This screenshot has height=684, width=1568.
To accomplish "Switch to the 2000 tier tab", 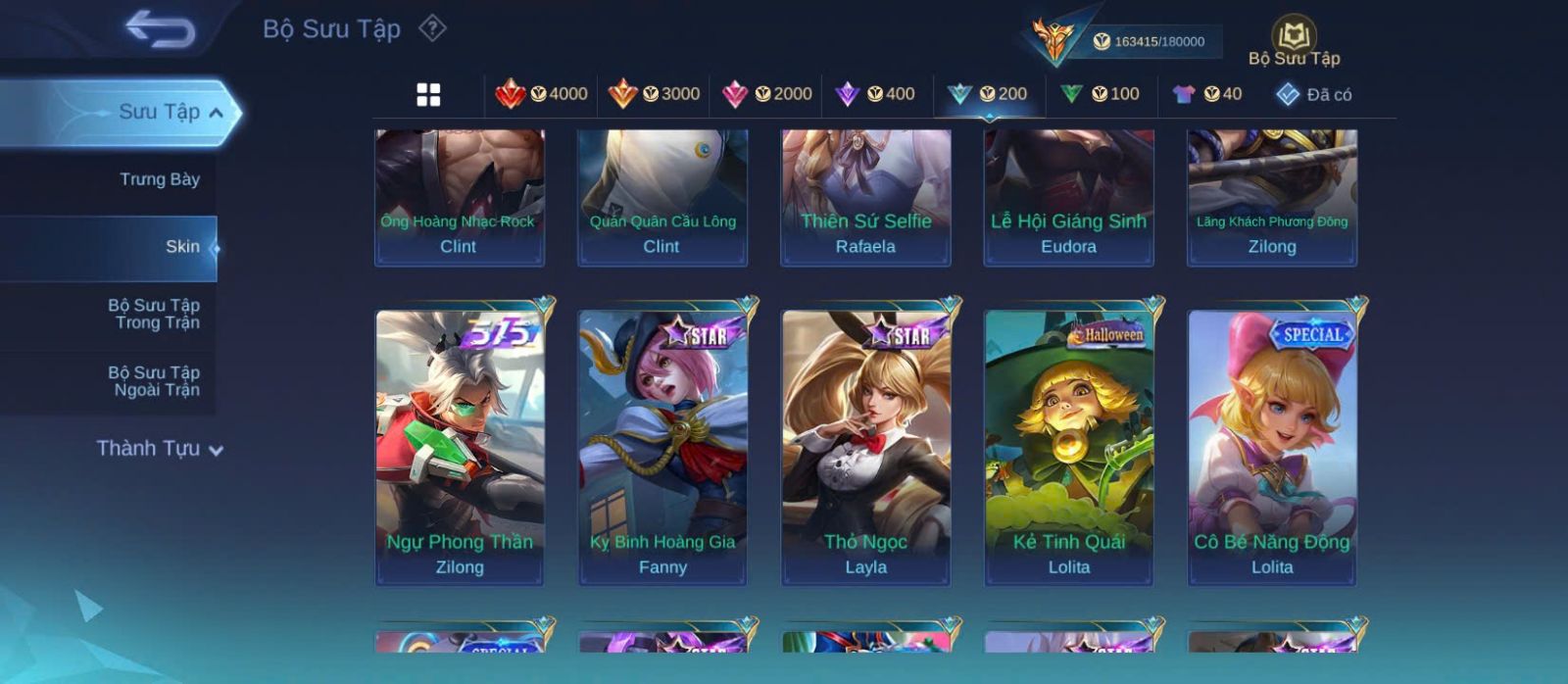I will point(767,94).
